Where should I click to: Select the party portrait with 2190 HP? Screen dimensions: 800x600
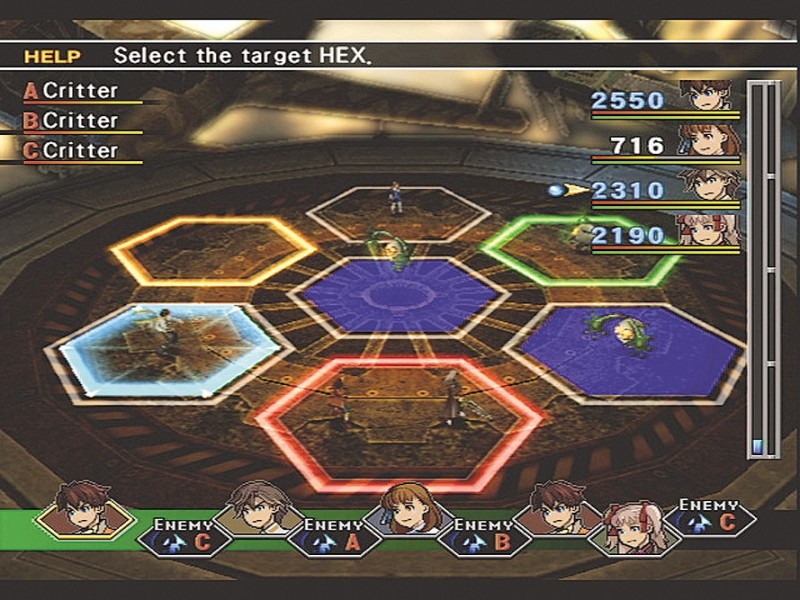coord(710,233)
